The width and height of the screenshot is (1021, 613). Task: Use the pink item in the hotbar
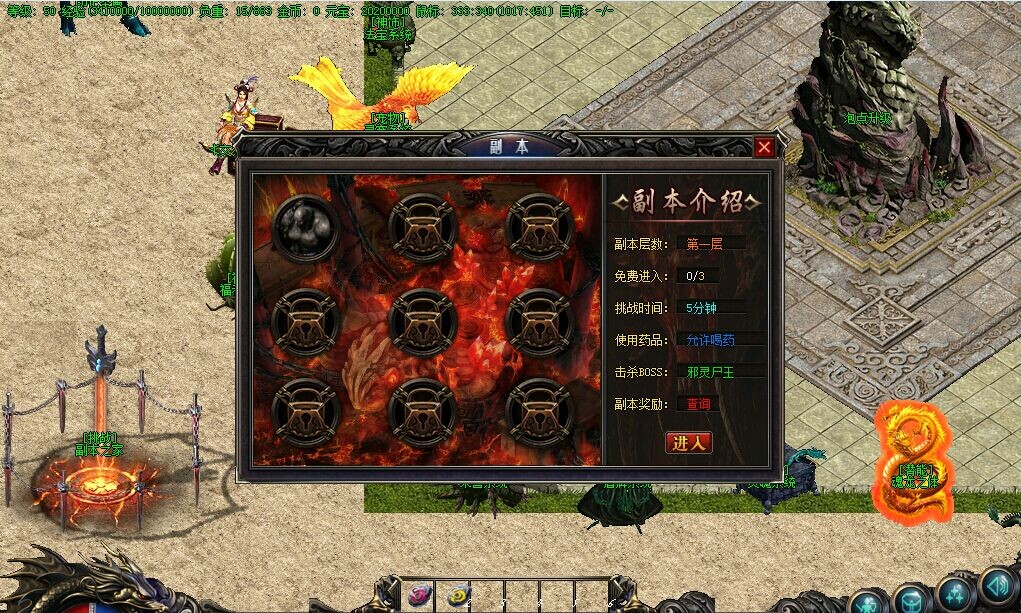[419, 596]
